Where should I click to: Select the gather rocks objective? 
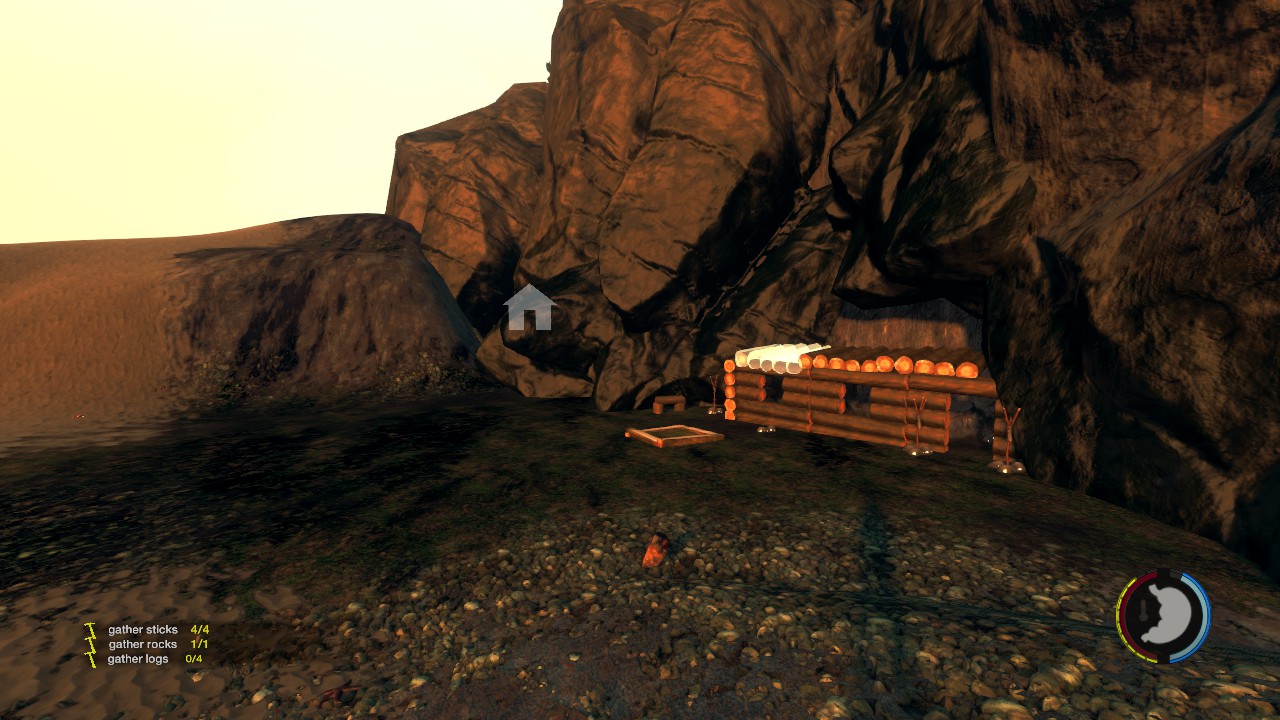(x=142, y=645)
